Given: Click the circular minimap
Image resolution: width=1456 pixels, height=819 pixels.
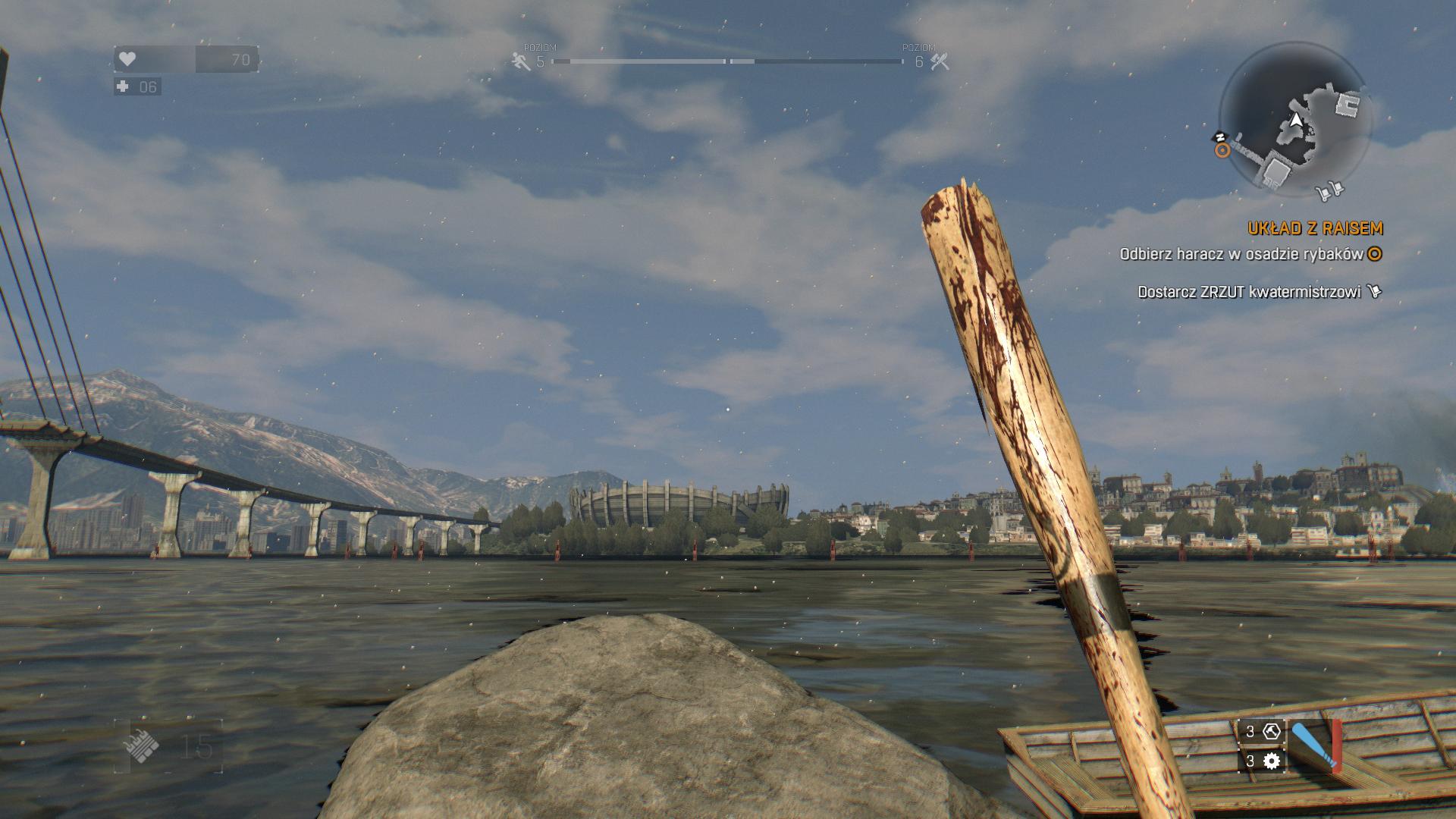Looking at the screenshot, I should tap(1298, 120).
